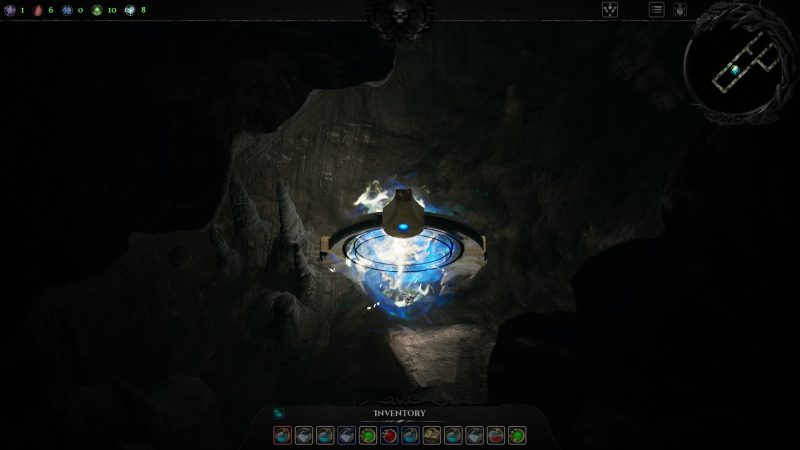Choose the parchment scroll inventory slot

pos(432,435)
